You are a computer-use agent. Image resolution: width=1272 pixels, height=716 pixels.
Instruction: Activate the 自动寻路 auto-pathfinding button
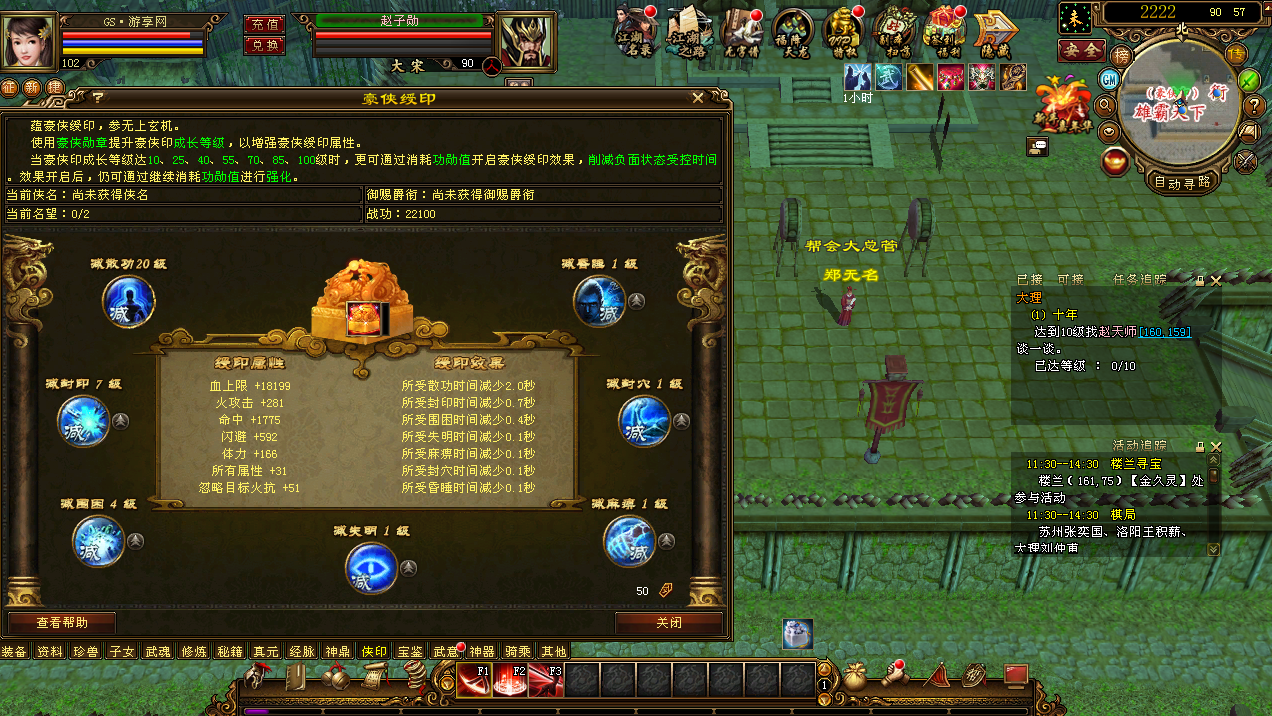pyautogui.click(x=1182, y=182)
